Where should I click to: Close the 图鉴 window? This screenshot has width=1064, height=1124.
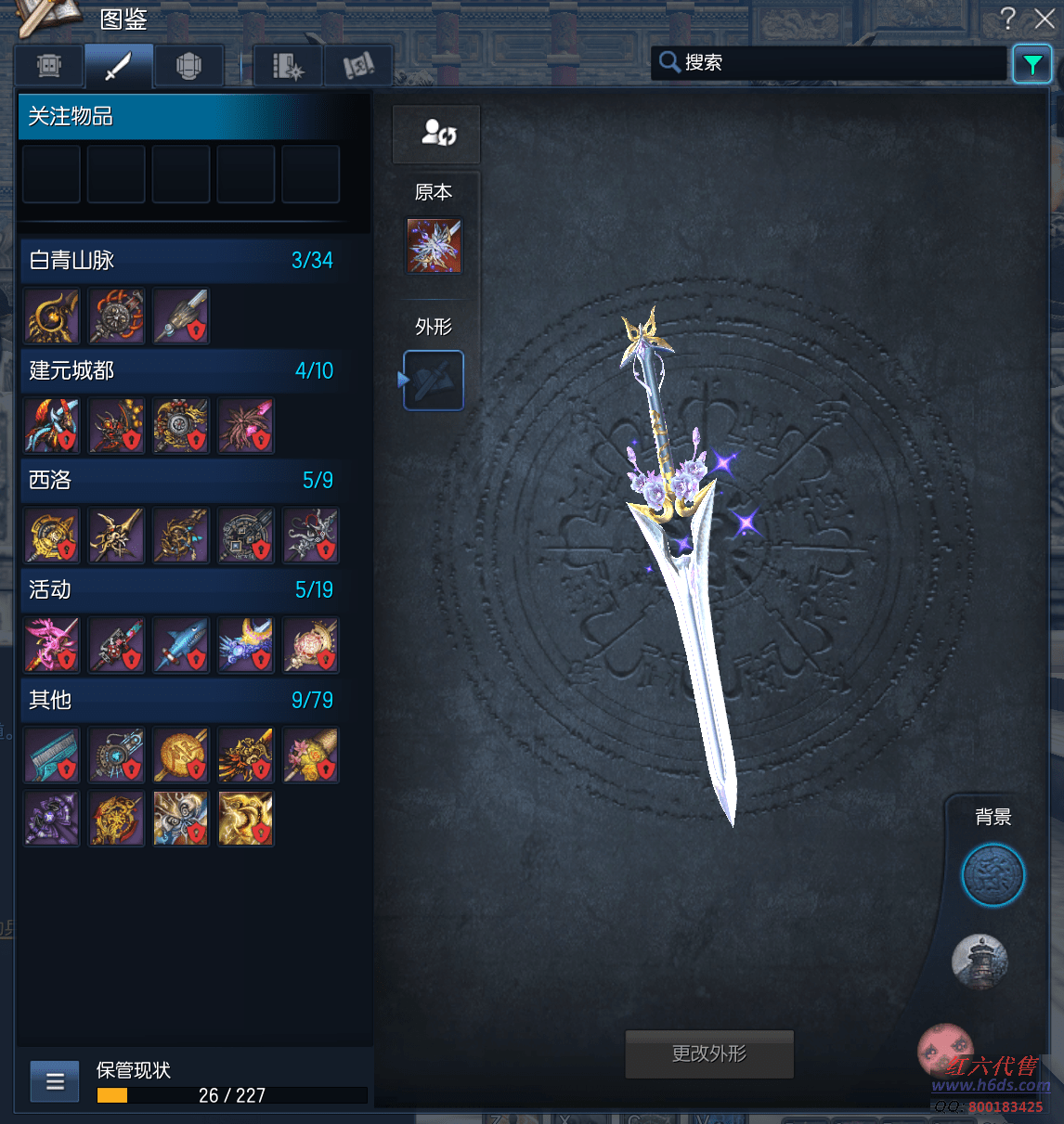(1045, 19)
